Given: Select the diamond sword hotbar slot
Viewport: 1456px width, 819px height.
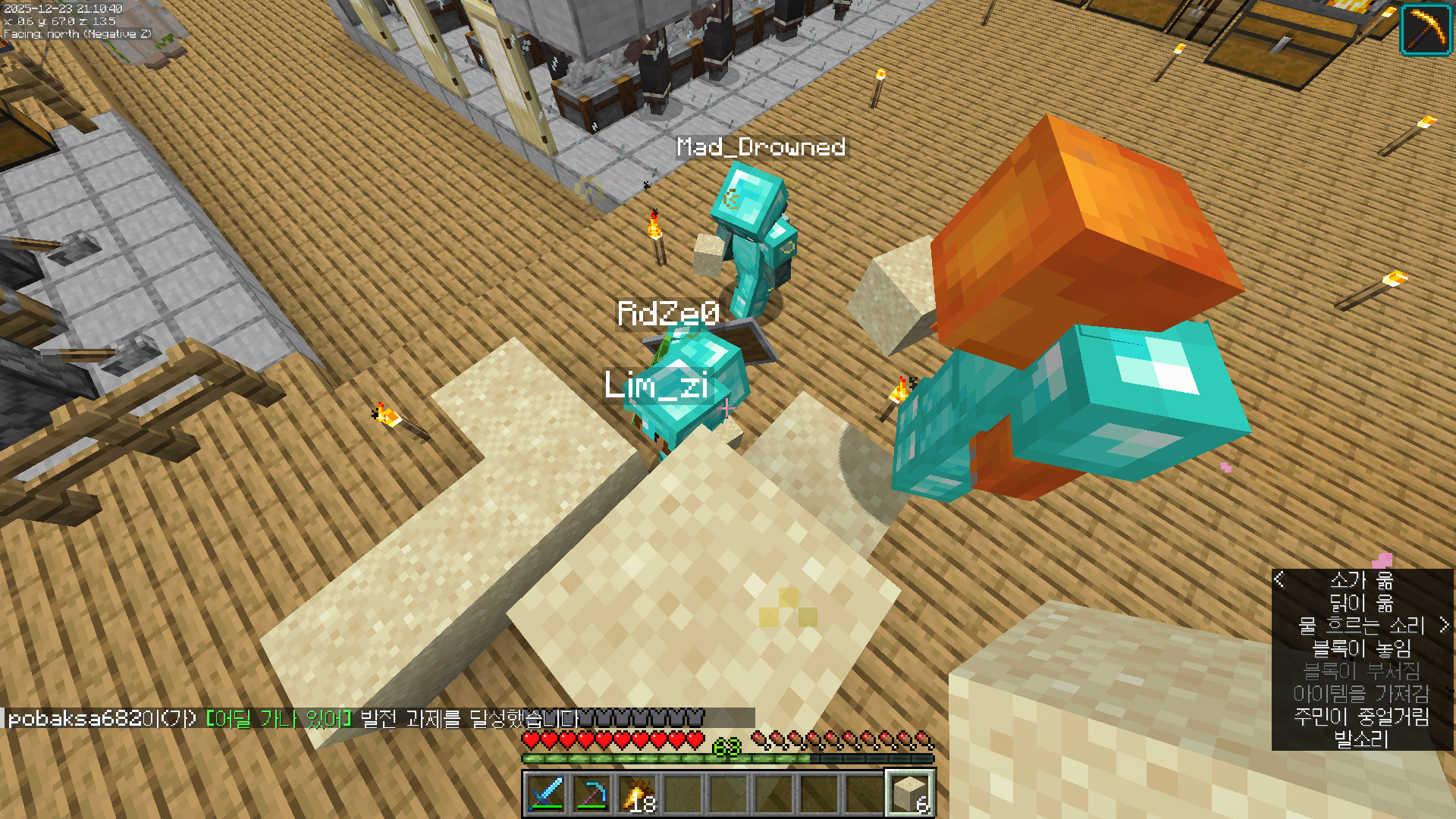Looking at the screenshot, I should (x=546, y=794).
